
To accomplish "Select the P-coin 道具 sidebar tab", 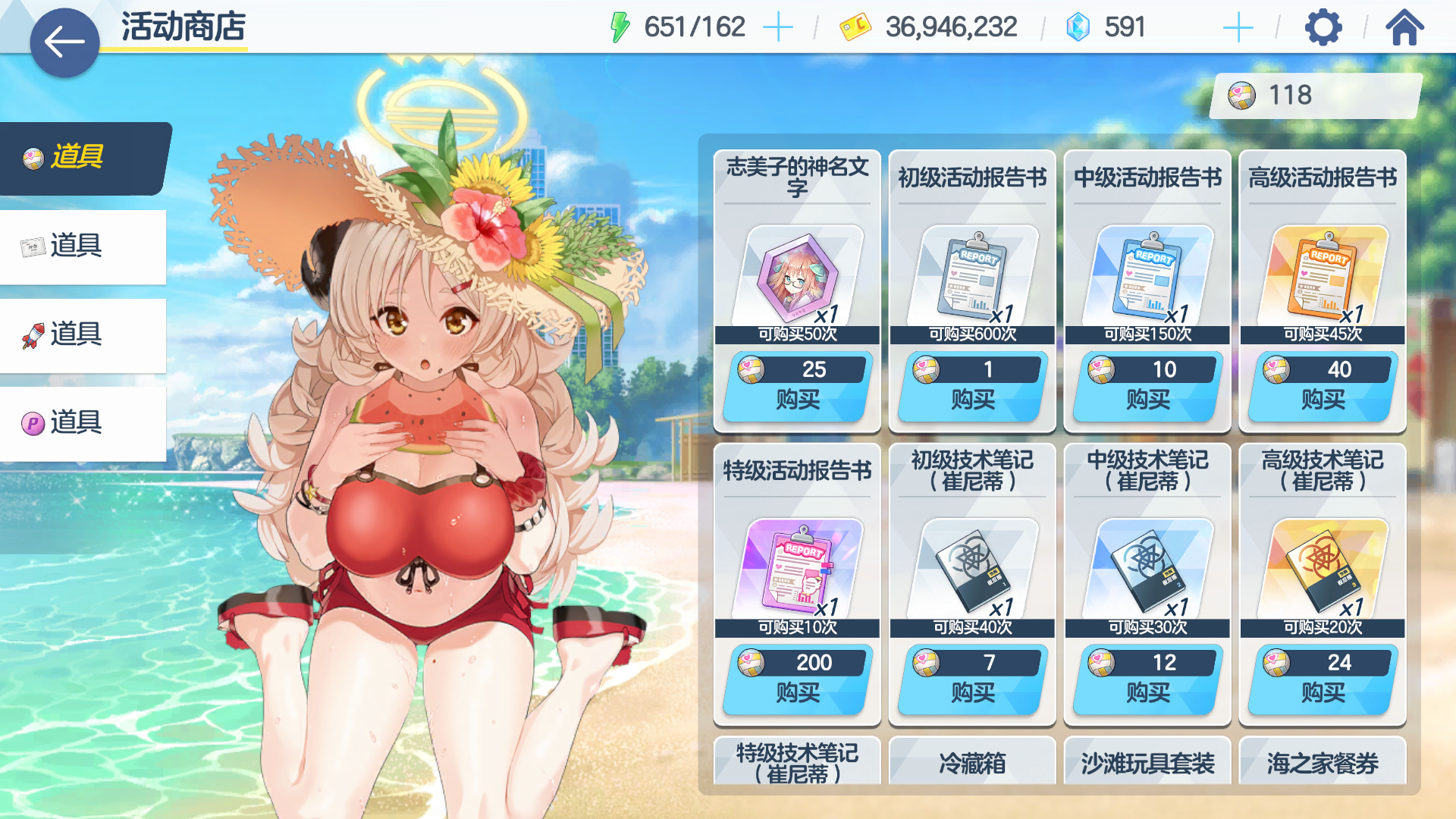I will 83,423.
